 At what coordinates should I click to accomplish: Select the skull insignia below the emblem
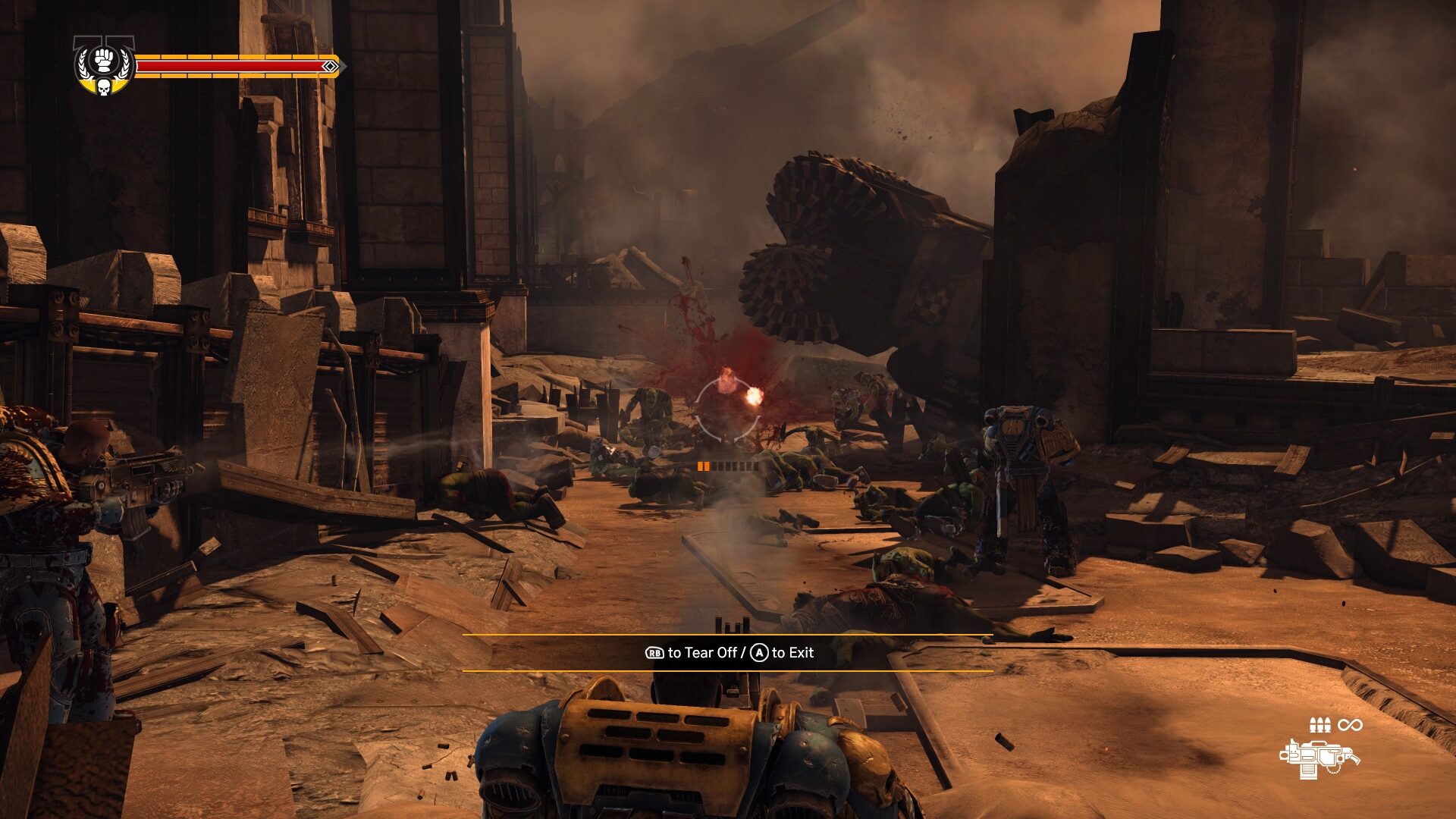point(104,87)
